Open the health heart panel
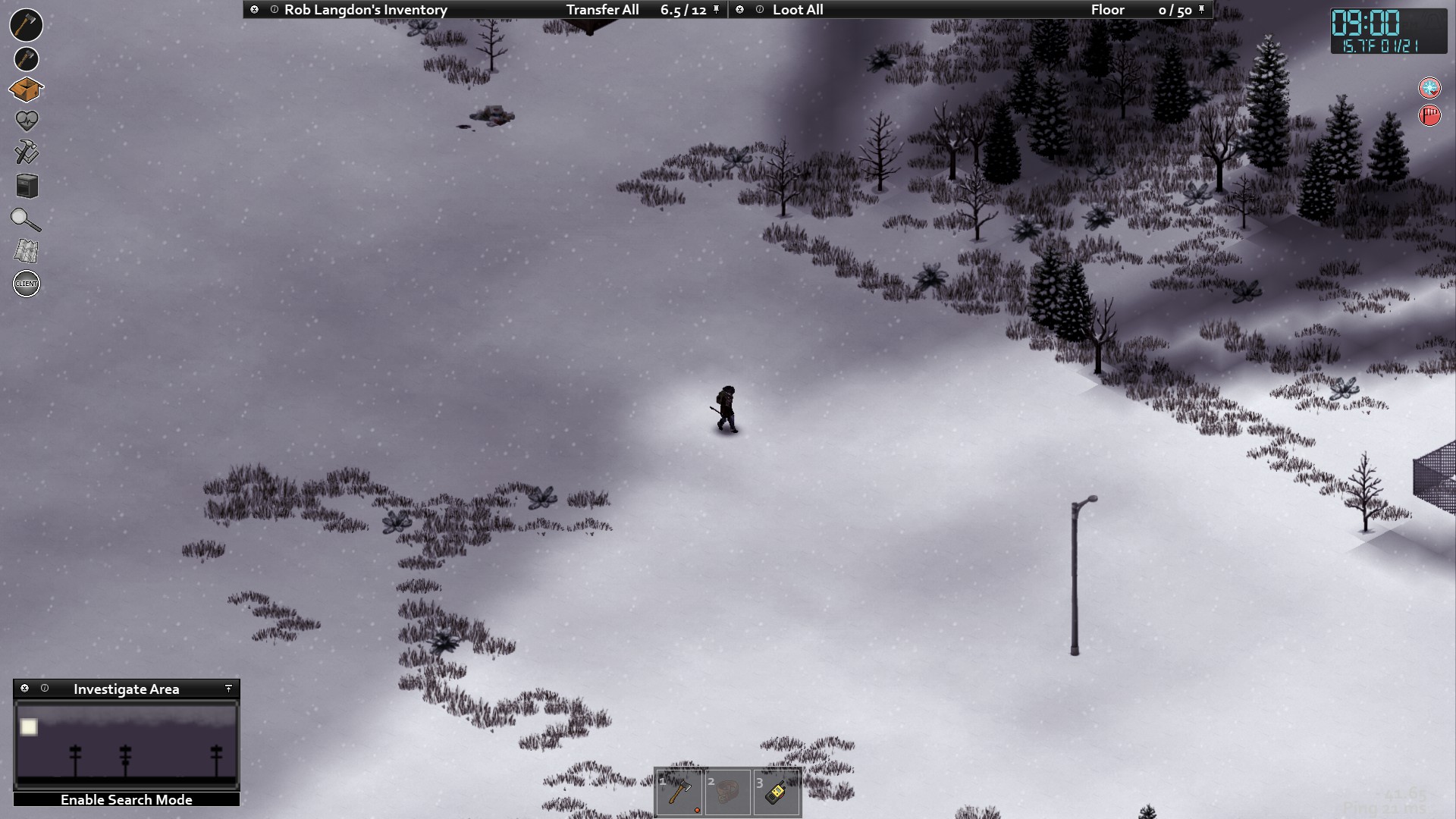 pyautogui.click(x=27, y=121)
